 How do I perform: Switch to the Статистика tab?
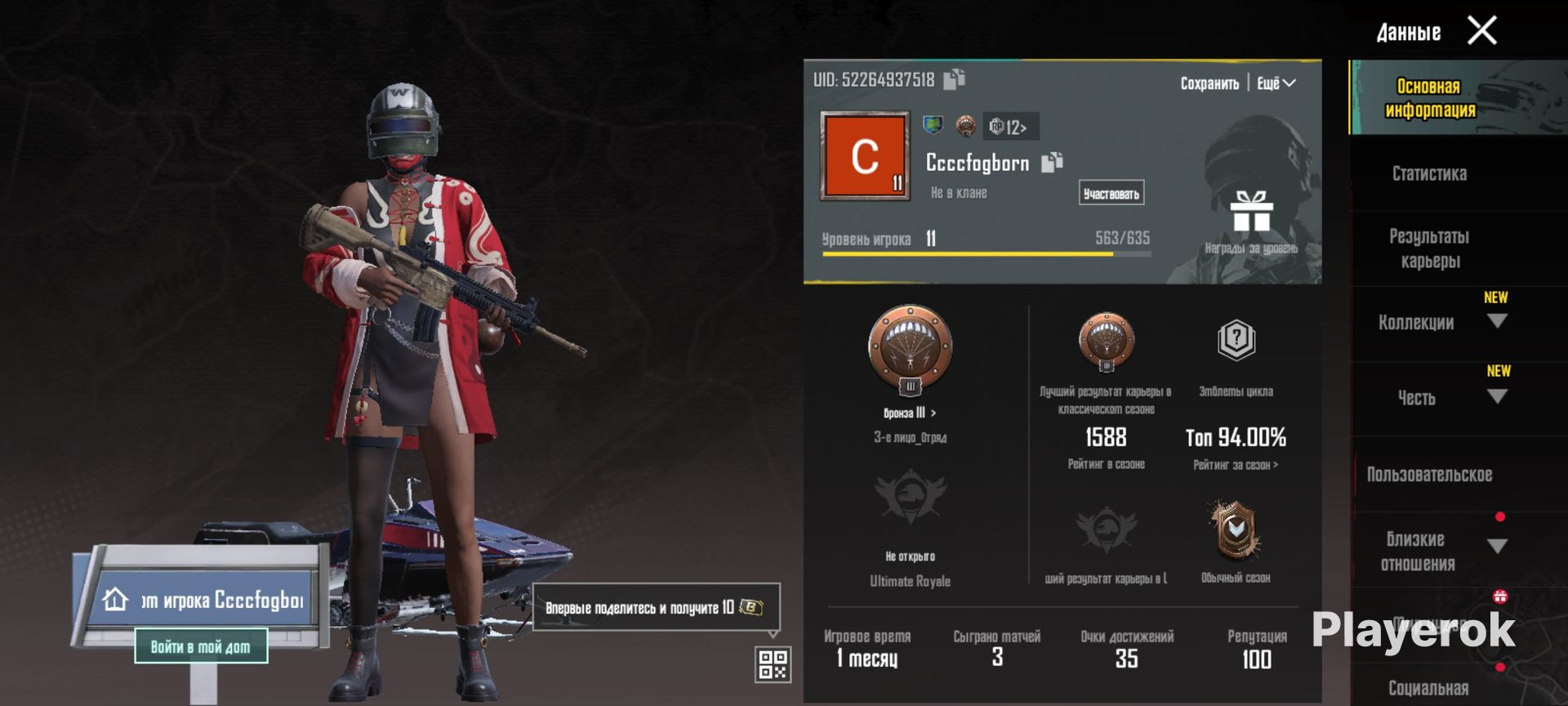pos(1429,173)
